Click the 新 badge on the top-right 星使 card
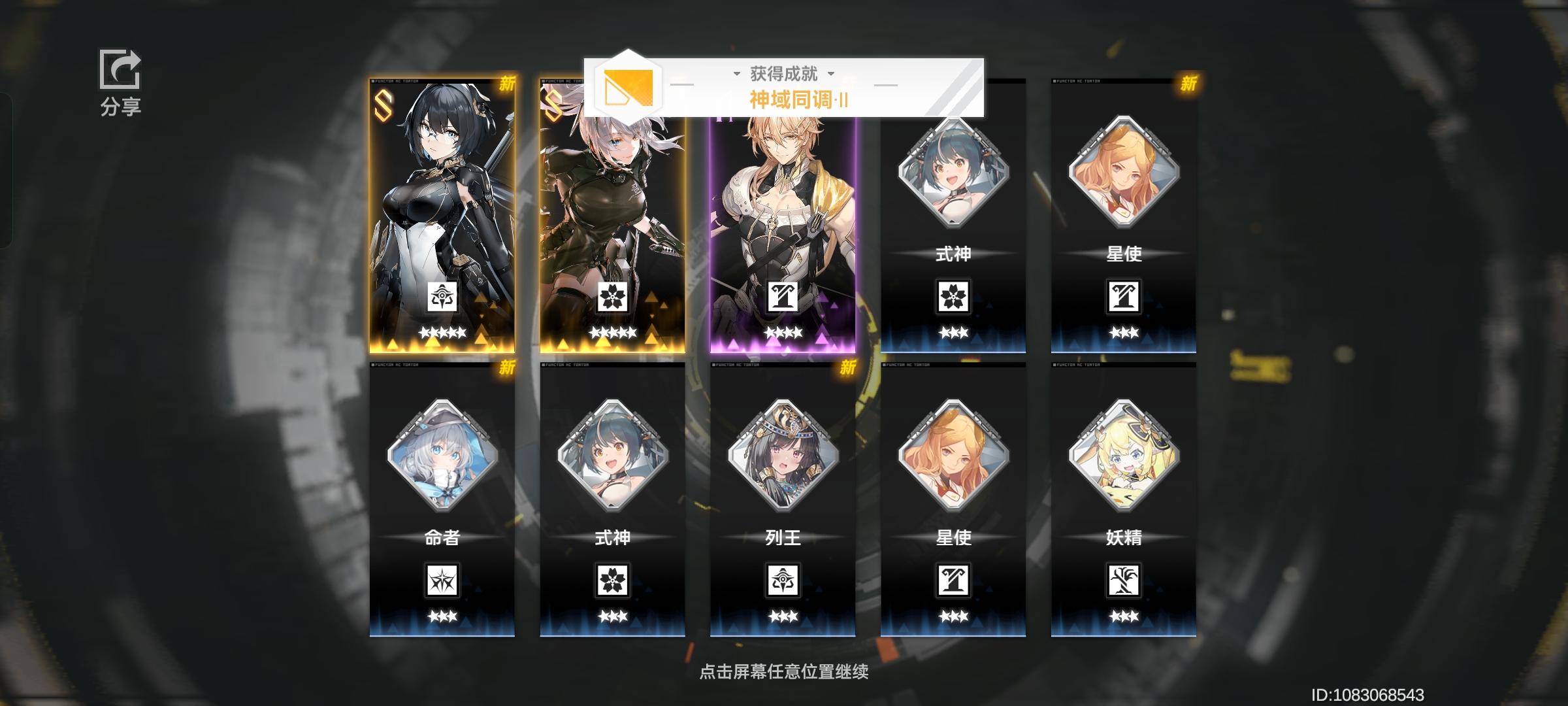Screen dimensions: 1568x706 click(1189, 85)
